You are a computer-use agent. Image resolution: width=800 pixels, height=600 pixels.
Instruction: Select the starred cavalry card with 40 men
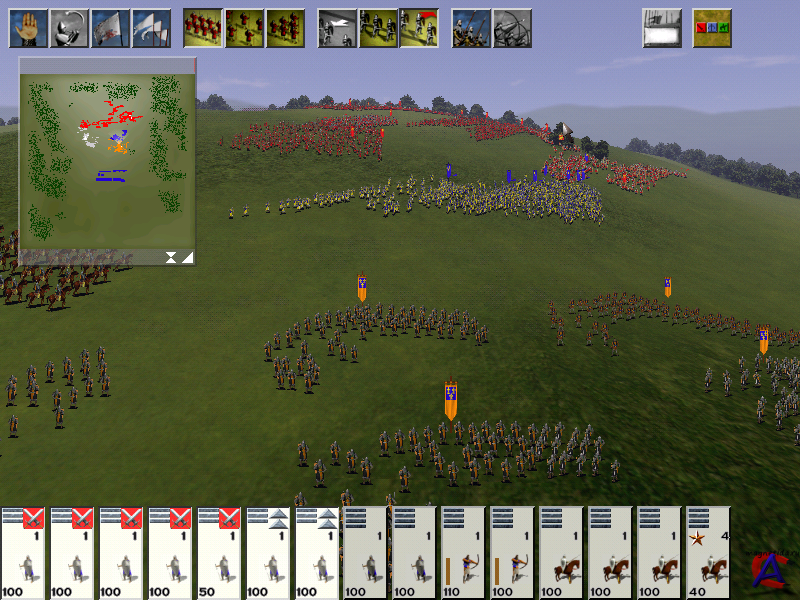pyautogui.click(x=709, y=552)
